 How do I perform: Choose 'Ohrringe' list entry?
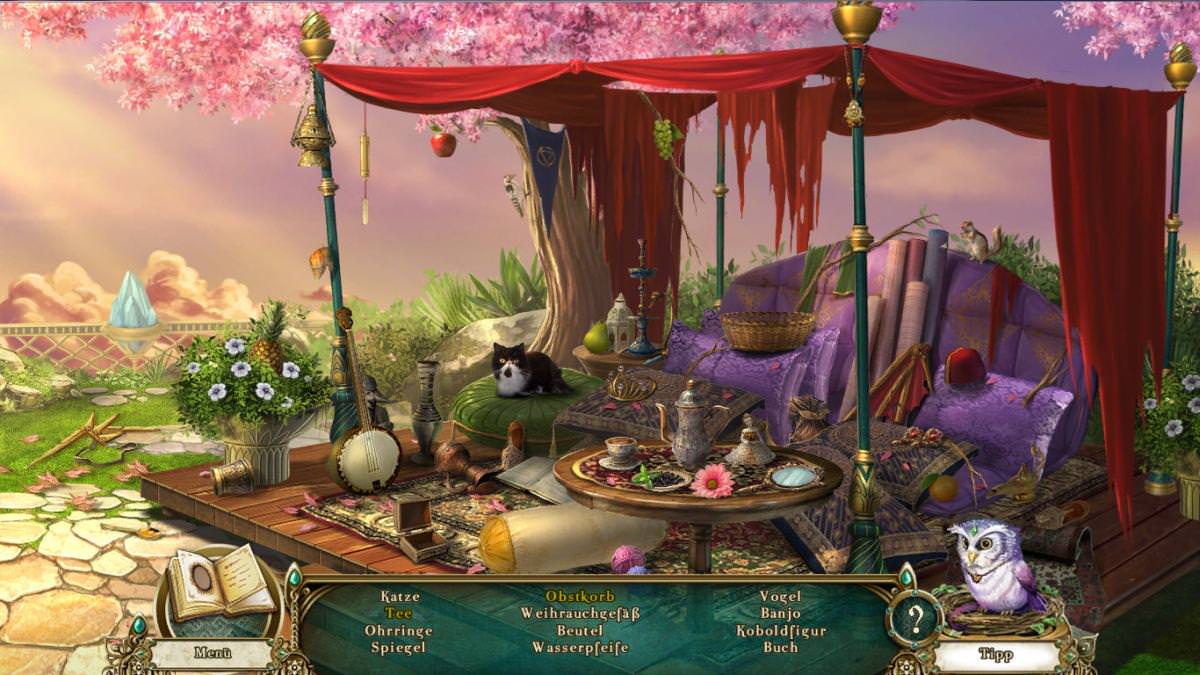point(399,630)
